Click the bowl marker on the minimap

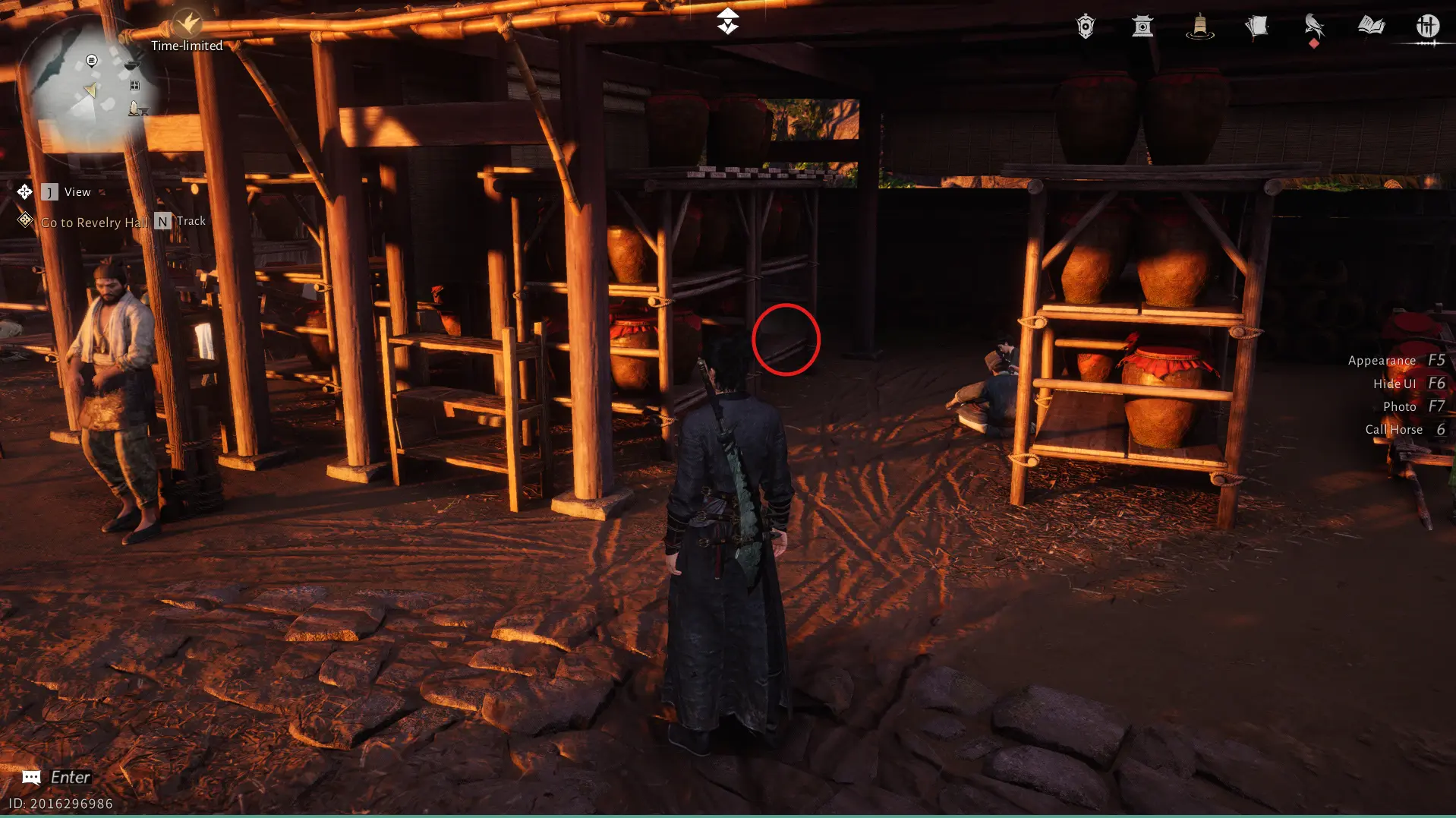[131, 65]
